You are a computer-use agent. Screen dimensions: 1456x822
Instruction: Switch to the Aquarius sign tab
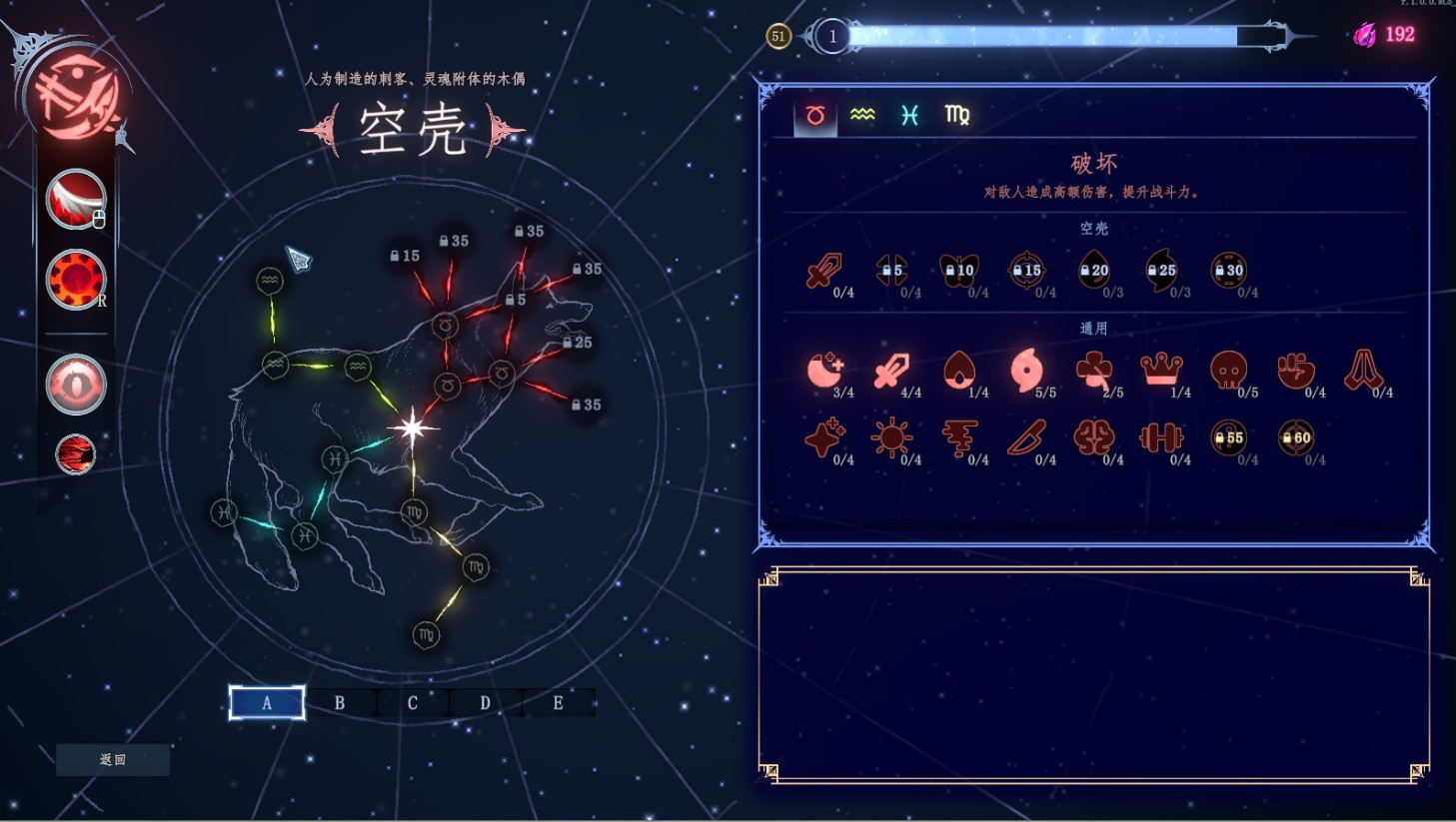pyautogui.click(x=862, y=116)
